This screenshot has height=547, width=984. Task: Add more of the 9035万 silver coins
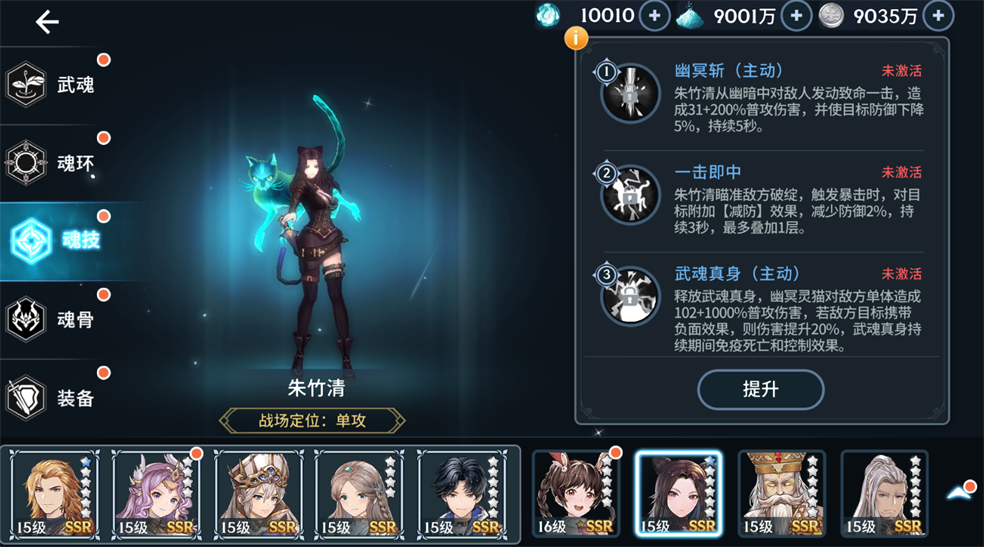[938, 15]
